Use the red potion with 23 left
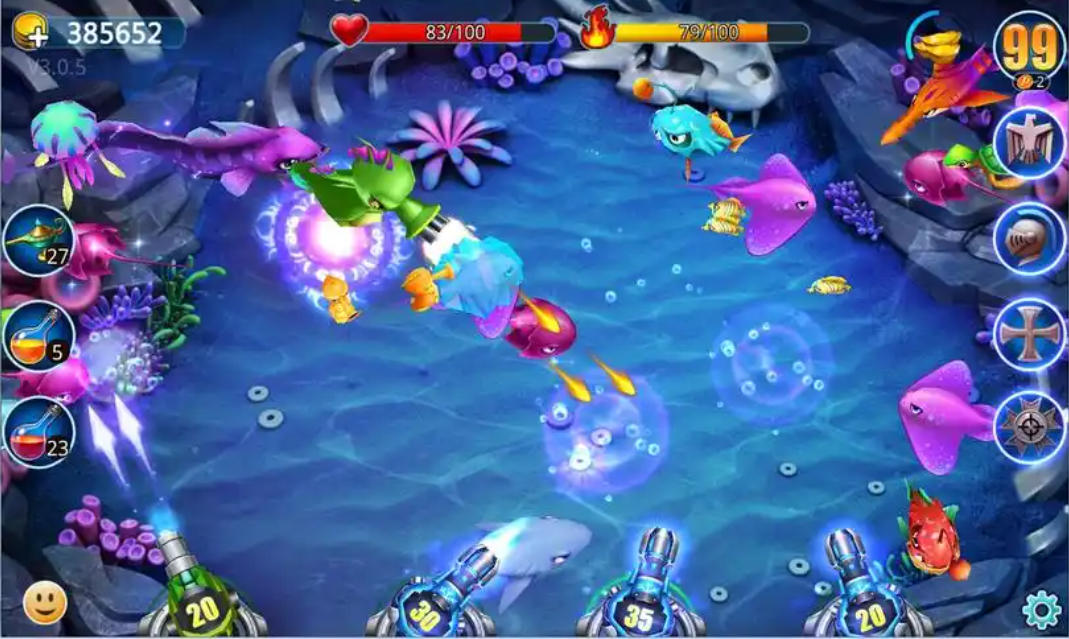 pos(38,432)
